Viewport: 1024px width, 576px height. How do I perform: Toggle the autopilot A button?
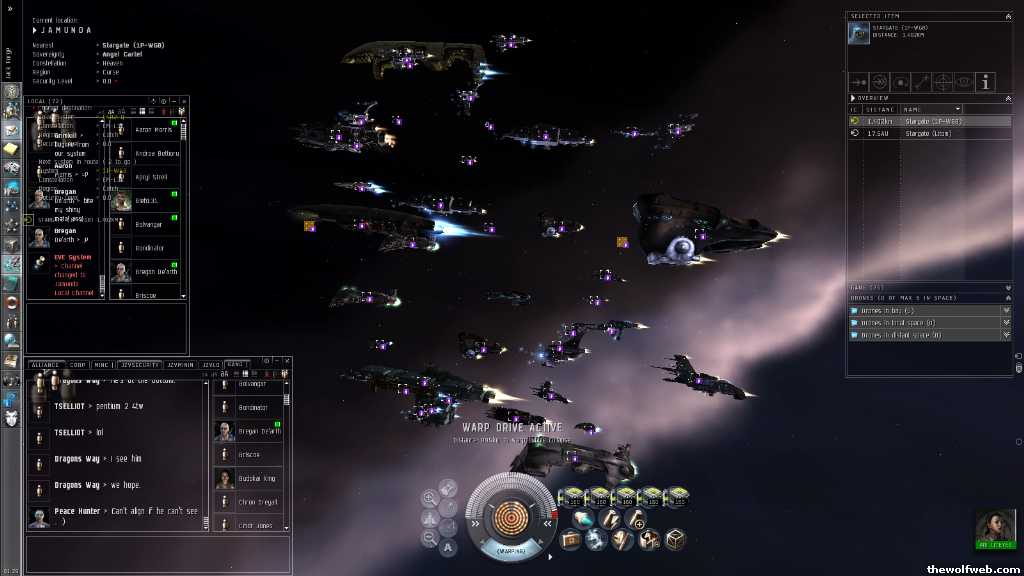(448, 547)
